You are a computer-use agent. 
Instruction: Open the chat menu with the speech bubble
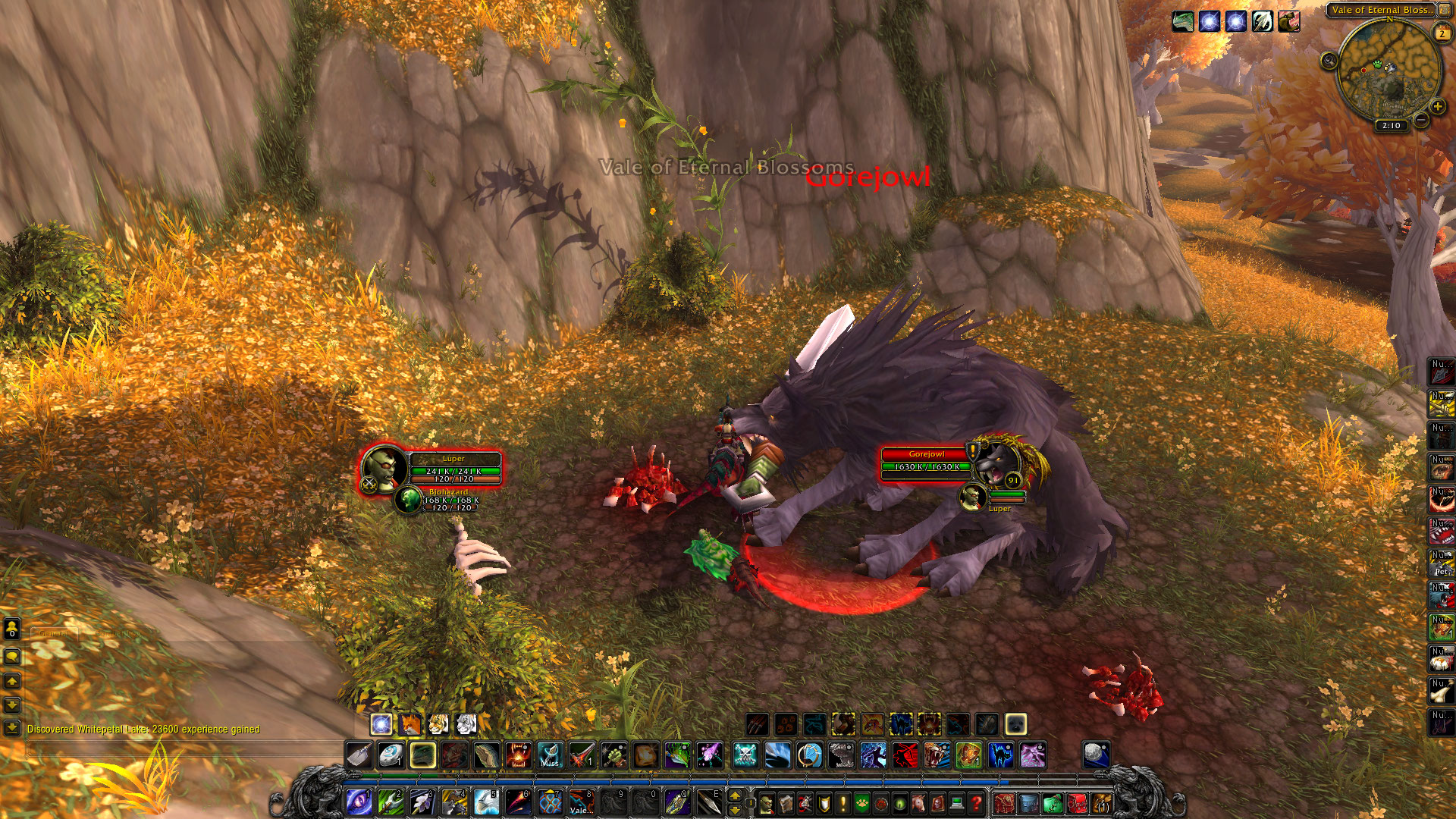(11, 657)
